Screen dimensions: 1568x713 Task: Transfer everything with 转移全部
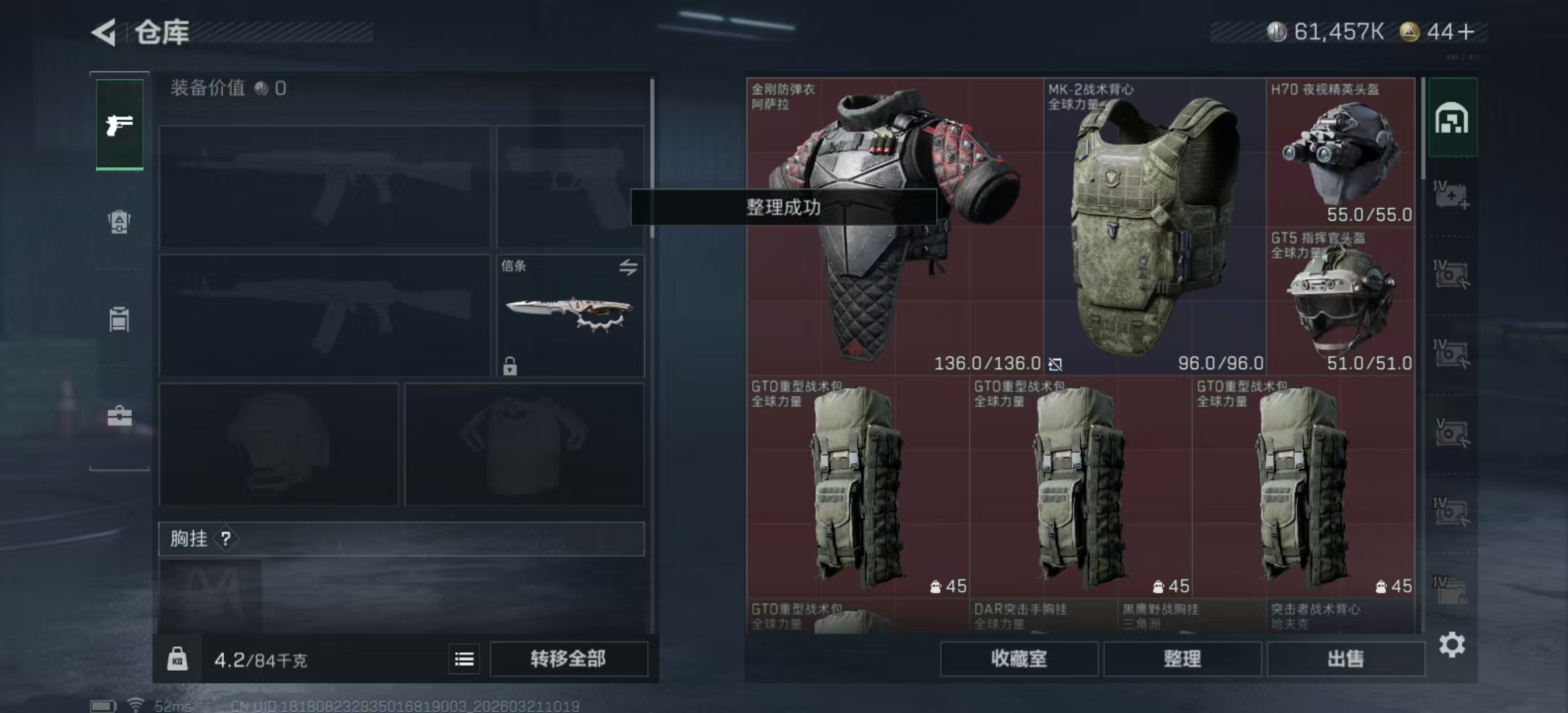(568, 659)
